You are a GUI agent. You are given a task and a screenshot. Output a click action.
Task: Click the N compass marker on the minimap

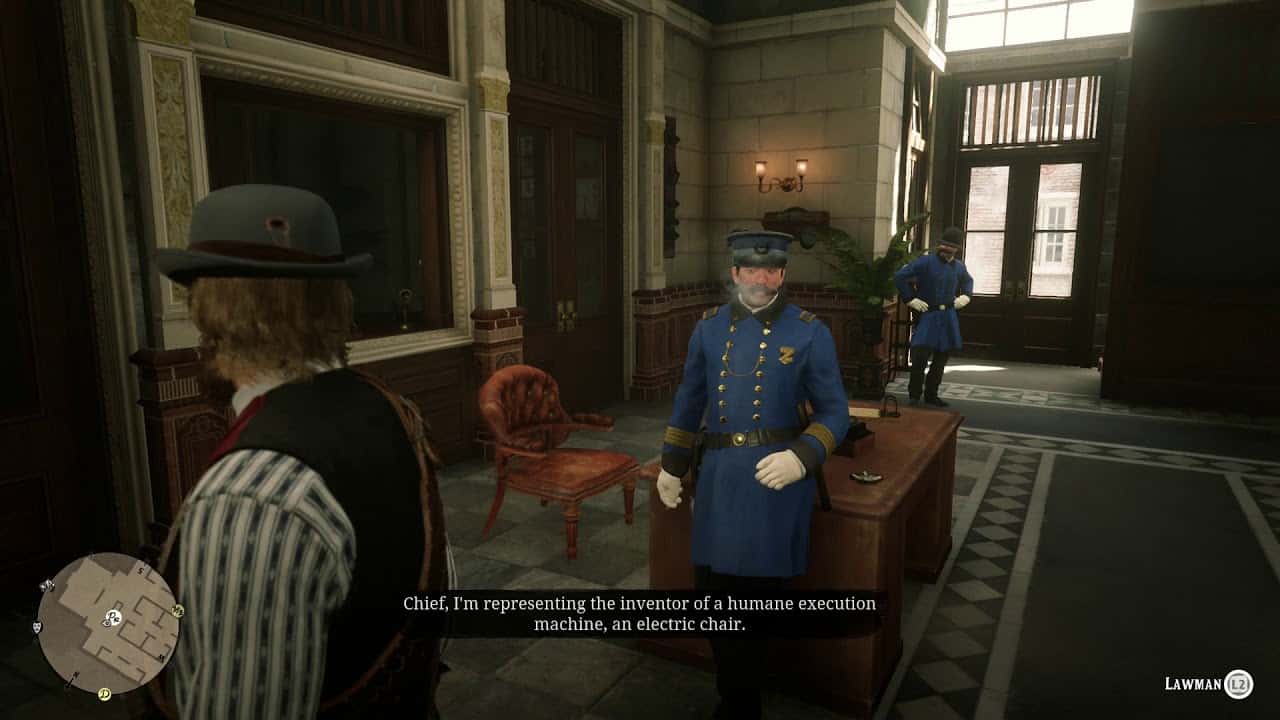pyautogui.click(x=75, y=676)
